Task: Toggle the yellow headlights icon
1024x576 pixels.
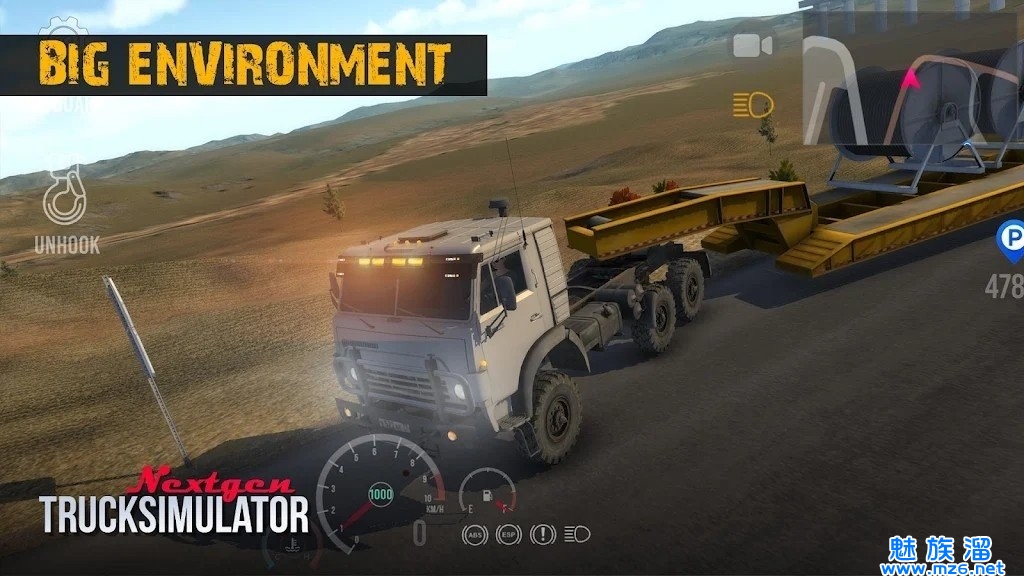Action: (x=753, y=103)
